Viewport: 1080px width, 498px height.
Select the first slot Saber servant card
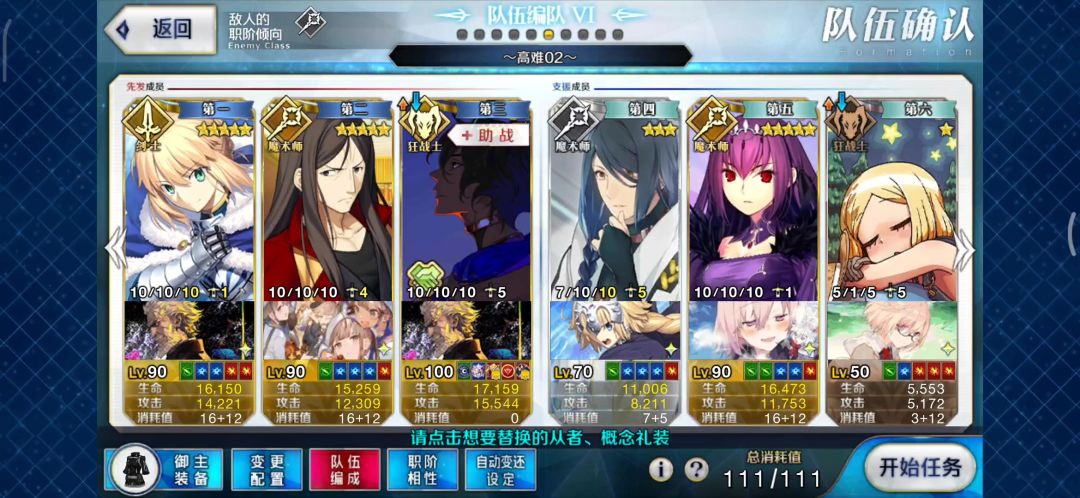pos(188,210)
